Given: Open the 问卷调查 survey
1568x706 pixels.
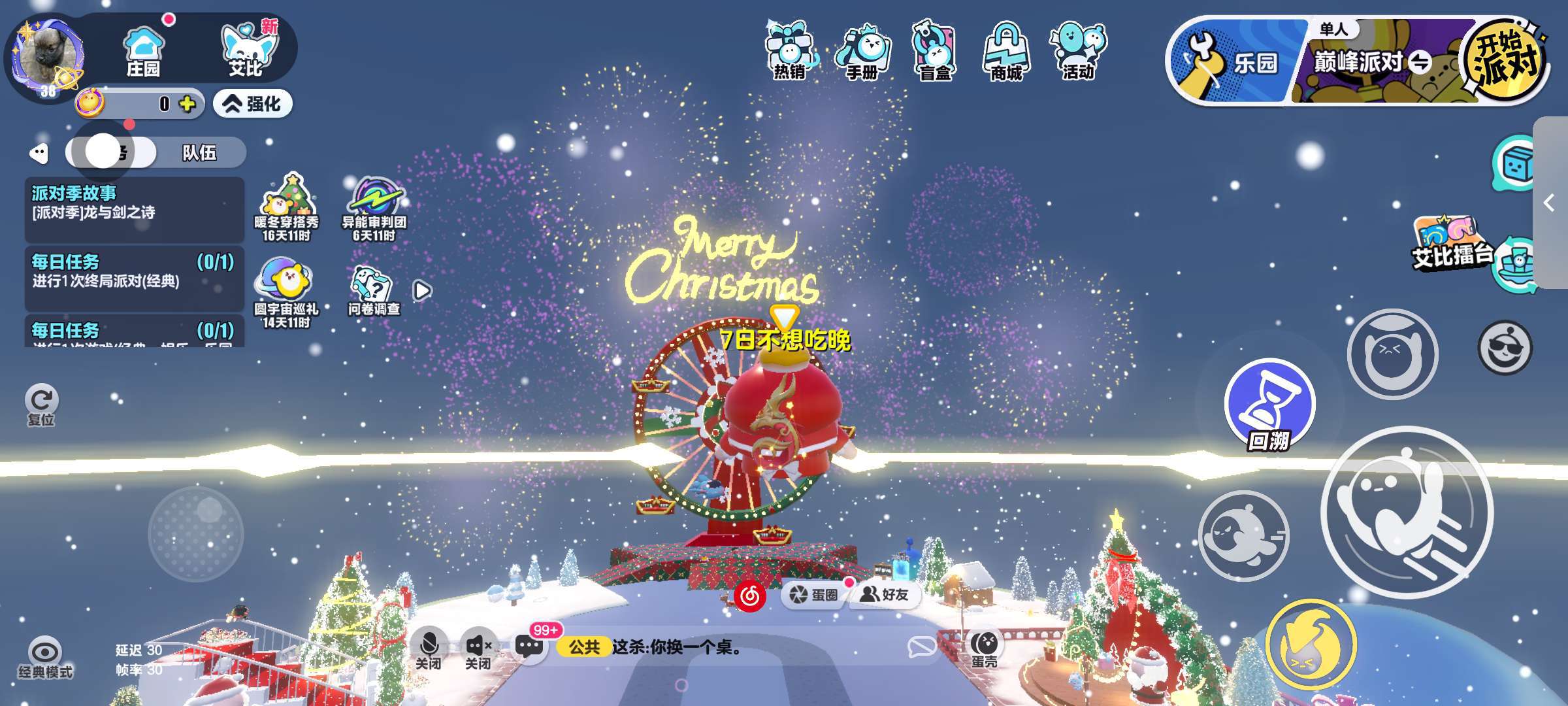Looking at the screenshot, I should [x=374, y=292].
